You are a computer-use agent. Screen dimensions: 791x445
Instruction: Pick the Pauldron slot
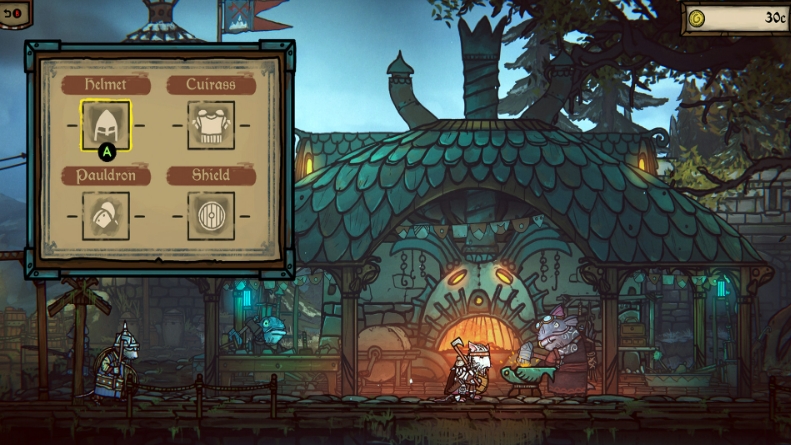click(105, 215)
